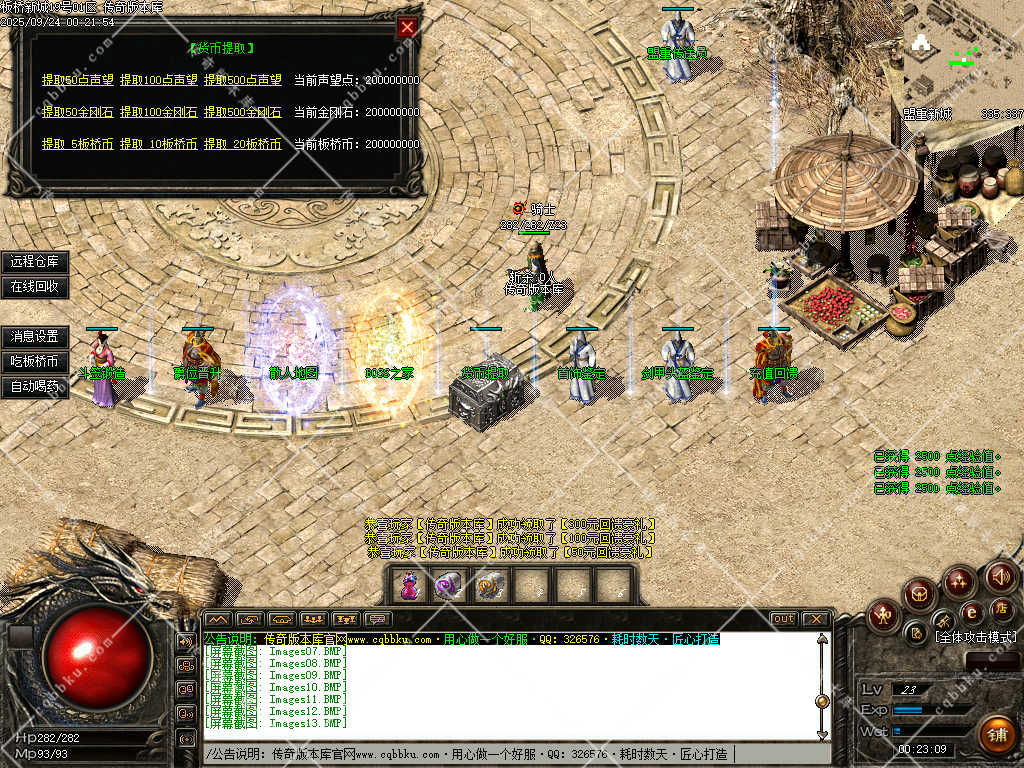Use the red potion hotbar slot

(409, 586)
